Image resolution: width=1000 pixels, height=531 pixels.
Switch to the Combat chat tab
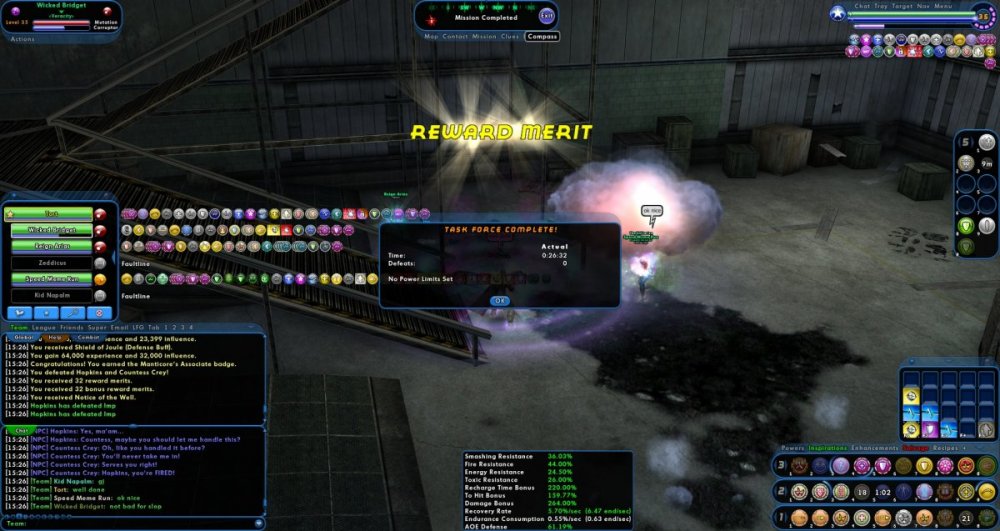pyautogui.click(x=87, y=337)
